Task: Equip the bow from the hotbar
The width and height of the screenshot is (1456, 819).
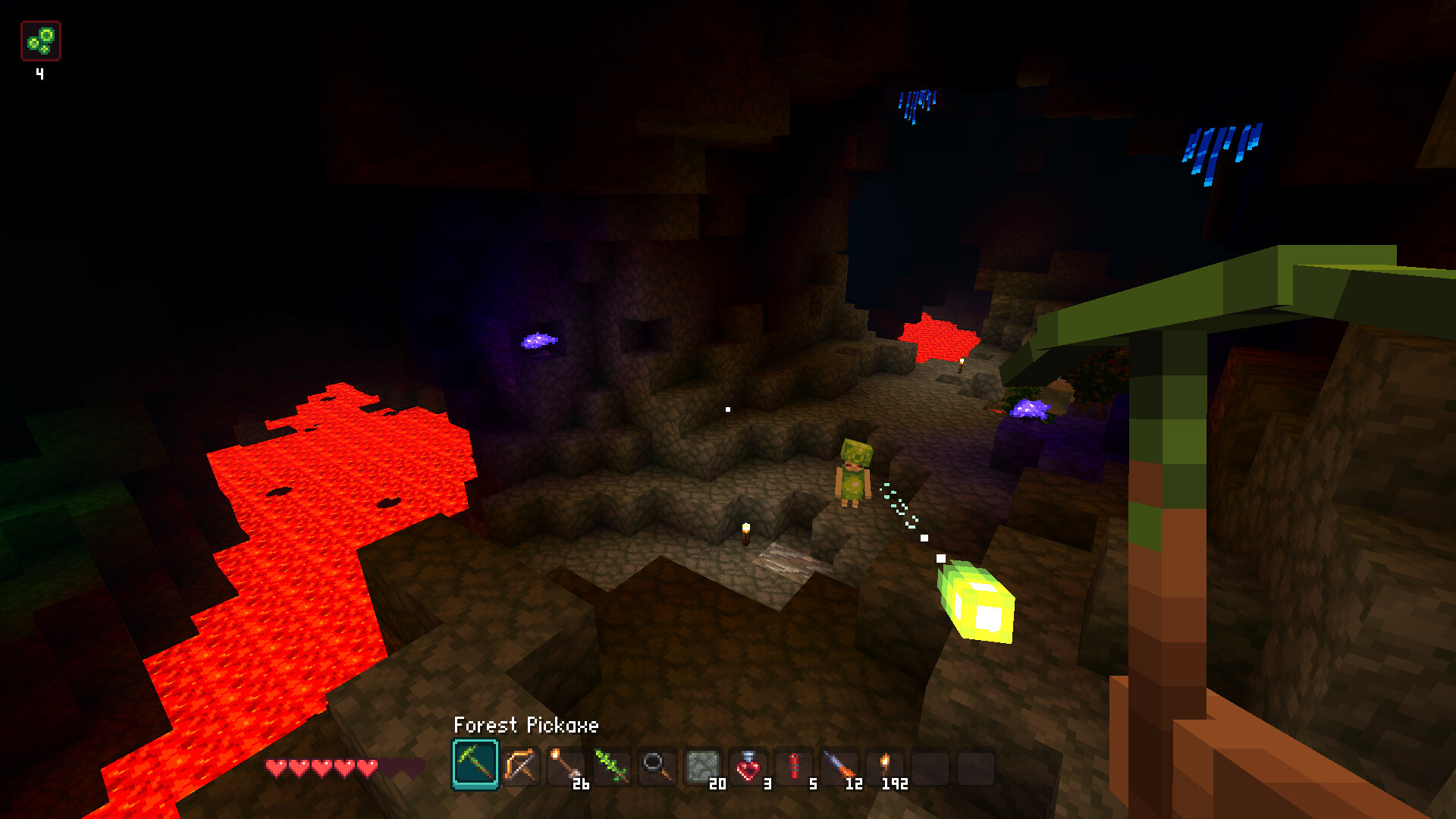Action: pyautogui.click(x=521, y=766)
